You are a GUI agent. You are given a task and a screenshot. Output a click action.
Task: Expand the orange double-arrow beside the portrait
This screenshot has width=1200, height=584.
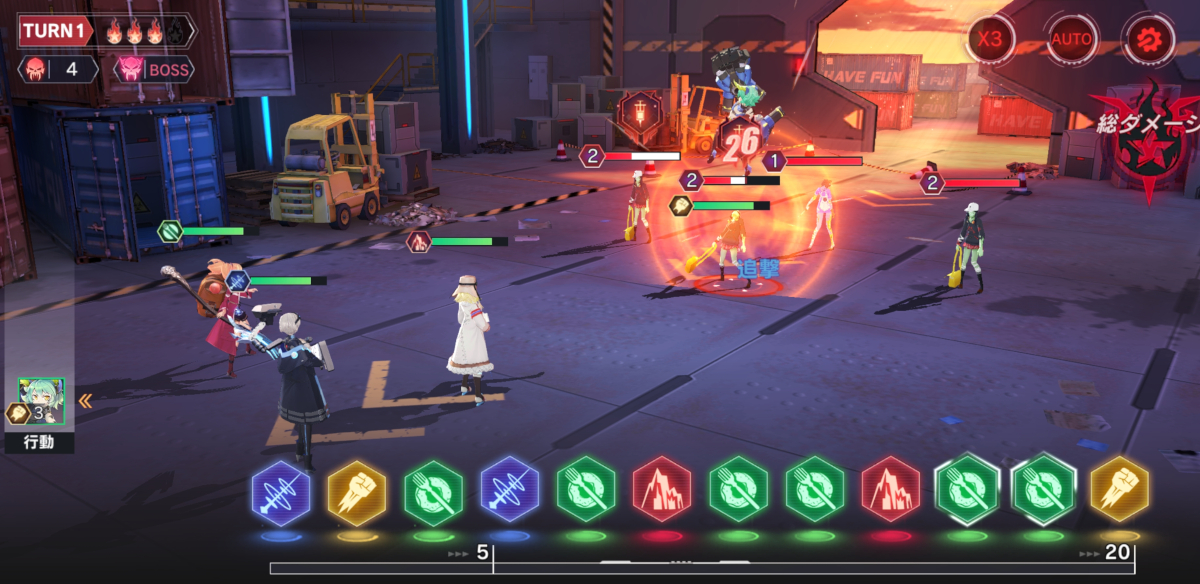86,401
